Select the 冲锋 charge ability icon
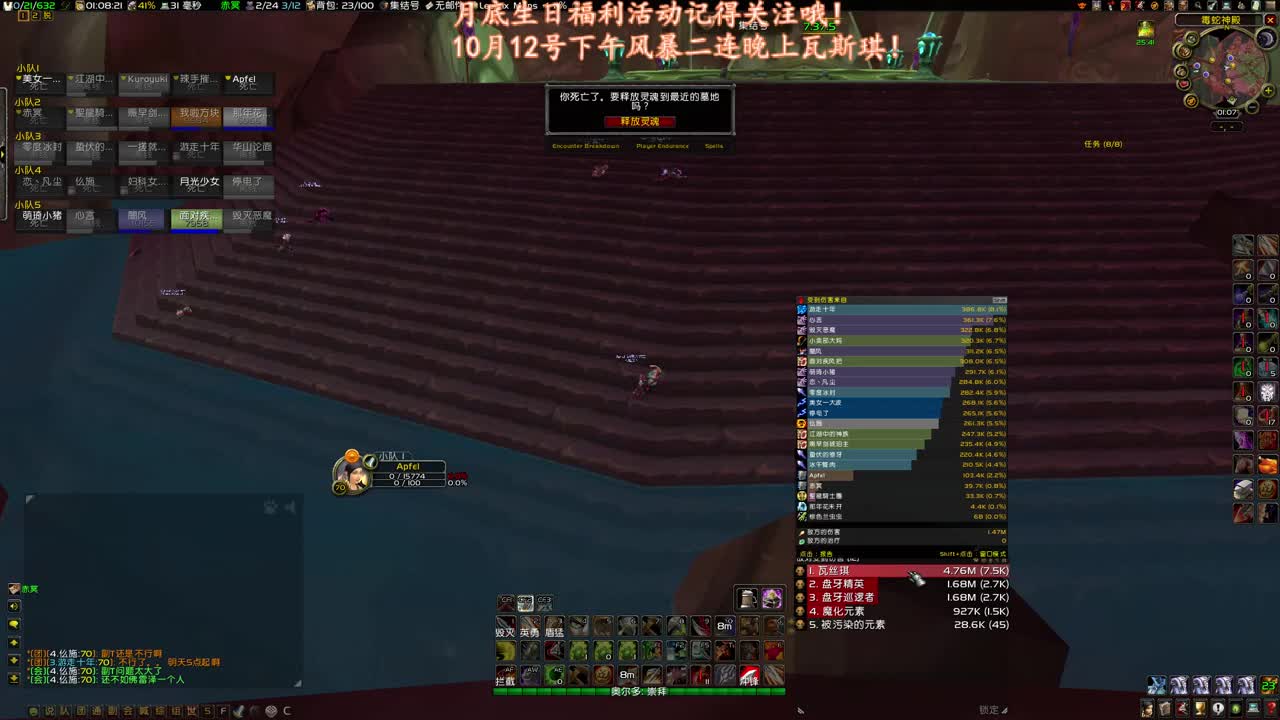 pyautogui.click(x=748, y=675)
